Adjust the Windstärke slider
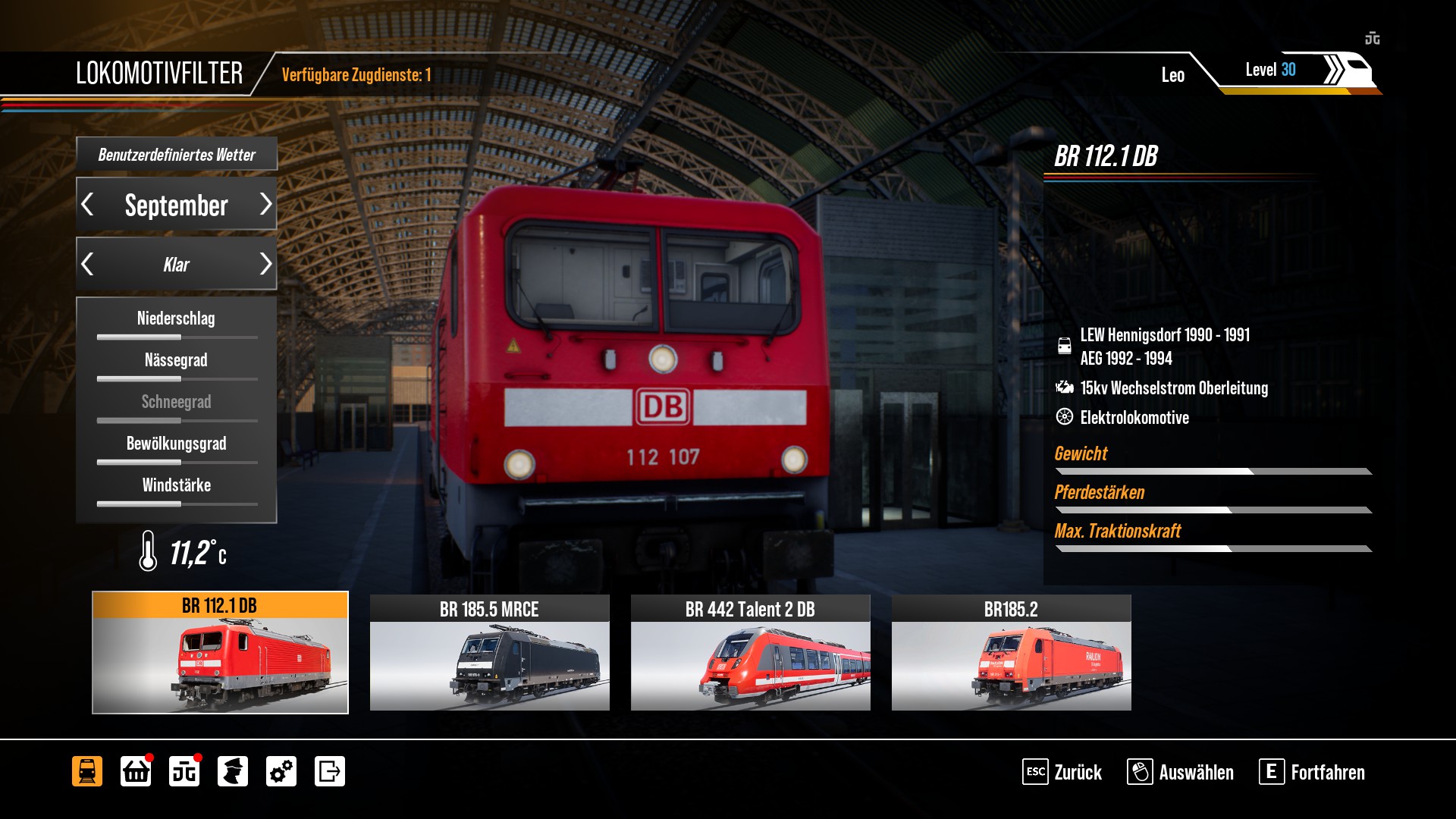 (177, 504)
